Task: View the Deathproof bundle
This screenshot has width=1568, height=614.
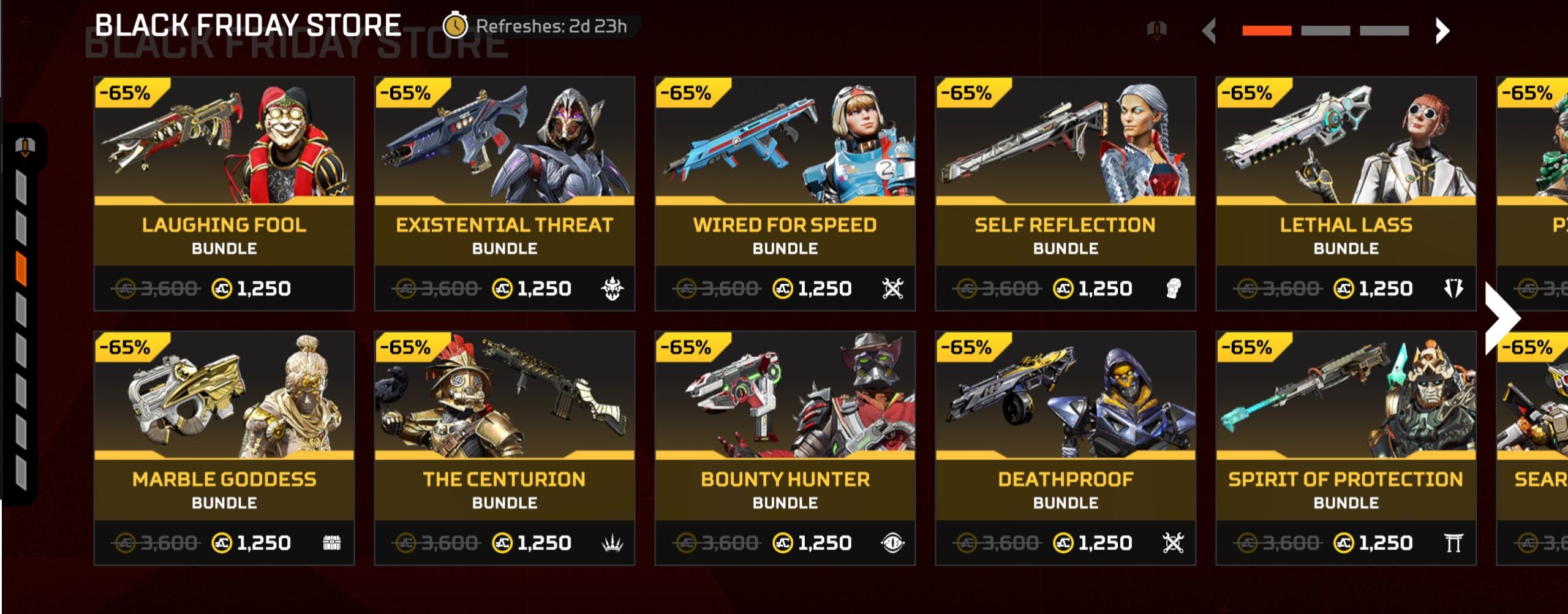Action: pos(1066,448)
